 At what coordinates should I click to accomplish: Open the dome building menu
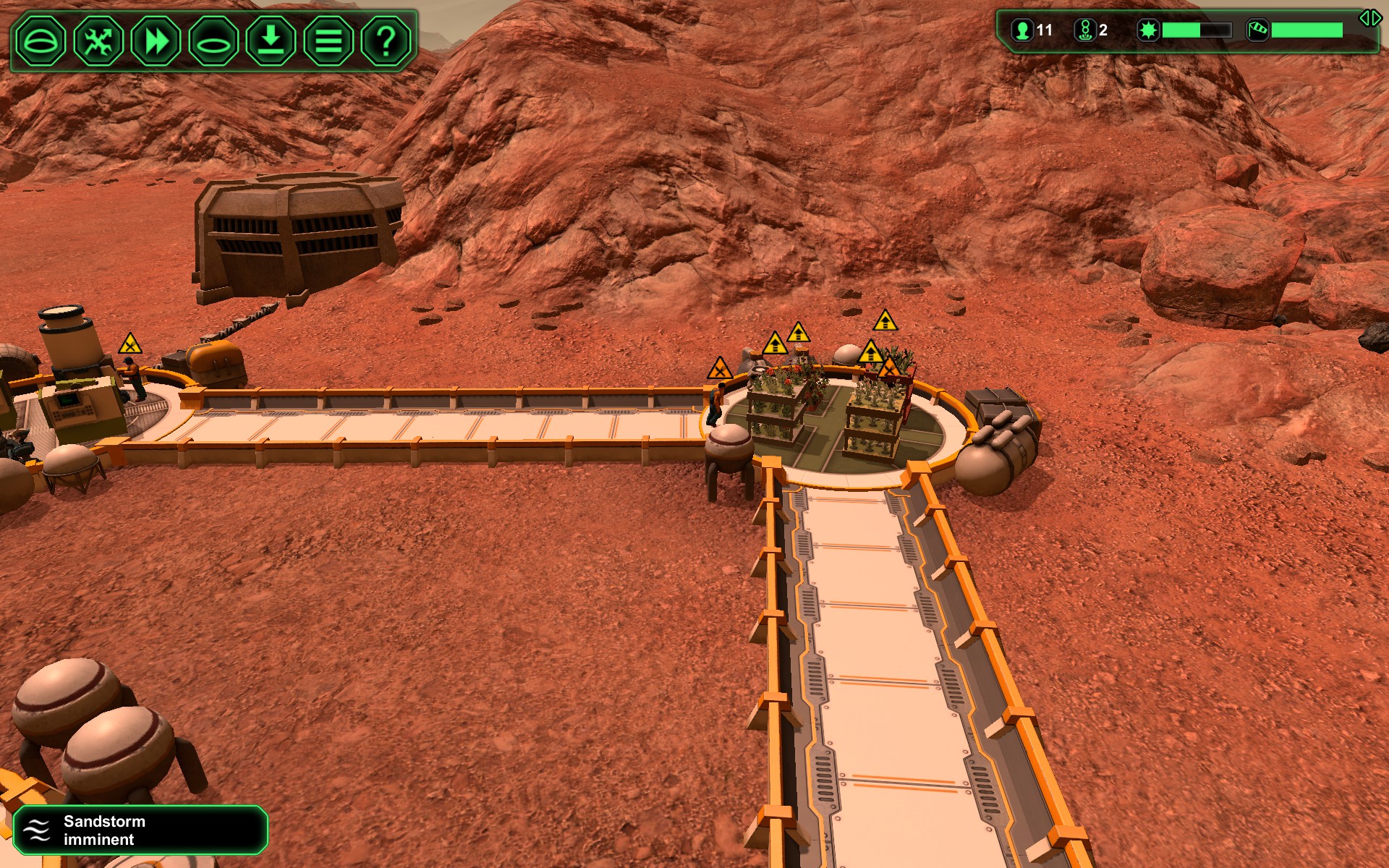(41, 41)
